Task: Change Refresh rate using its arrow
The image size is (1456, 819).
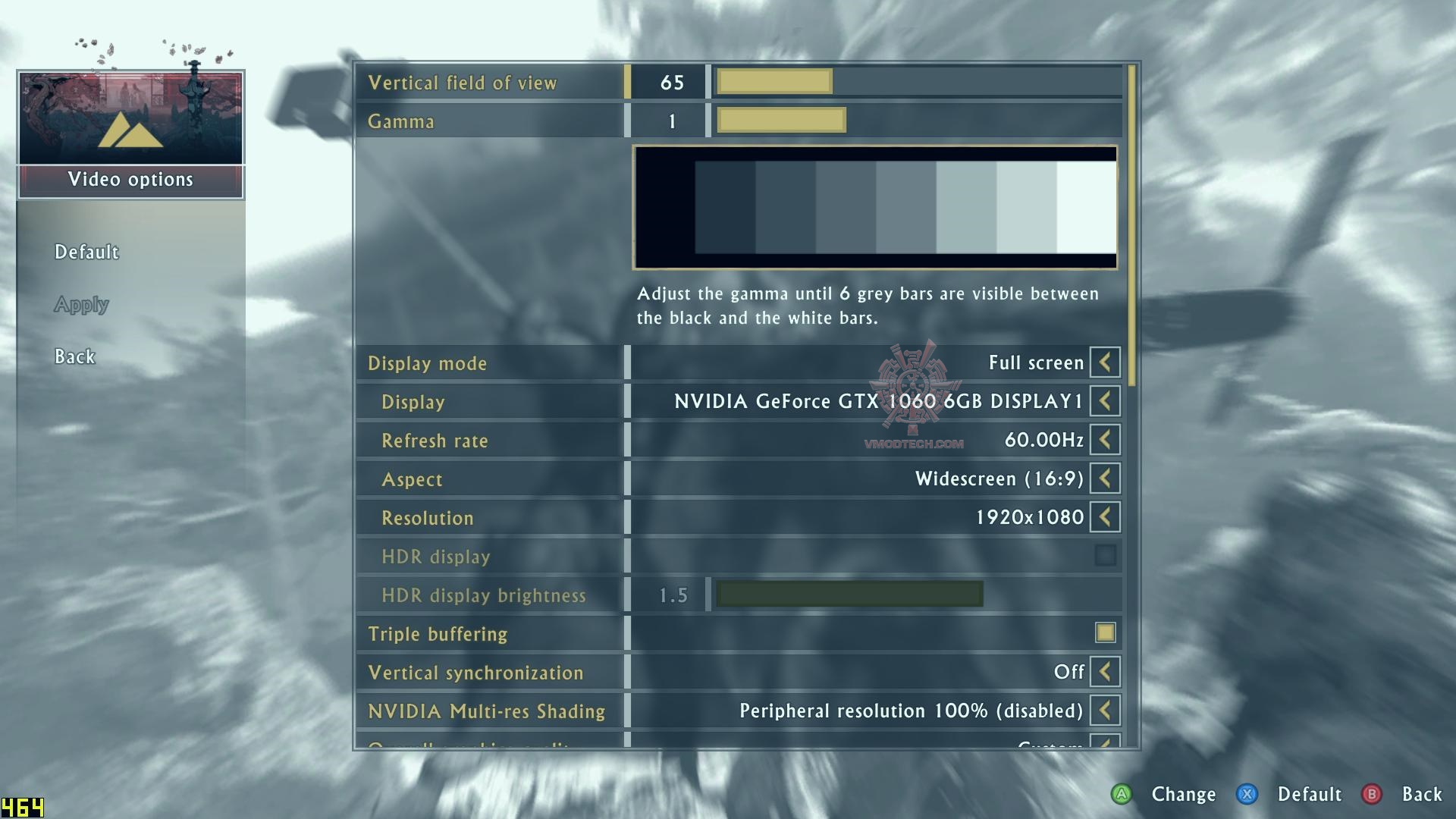Action: pyautogui.click(x=1105, y=440)
